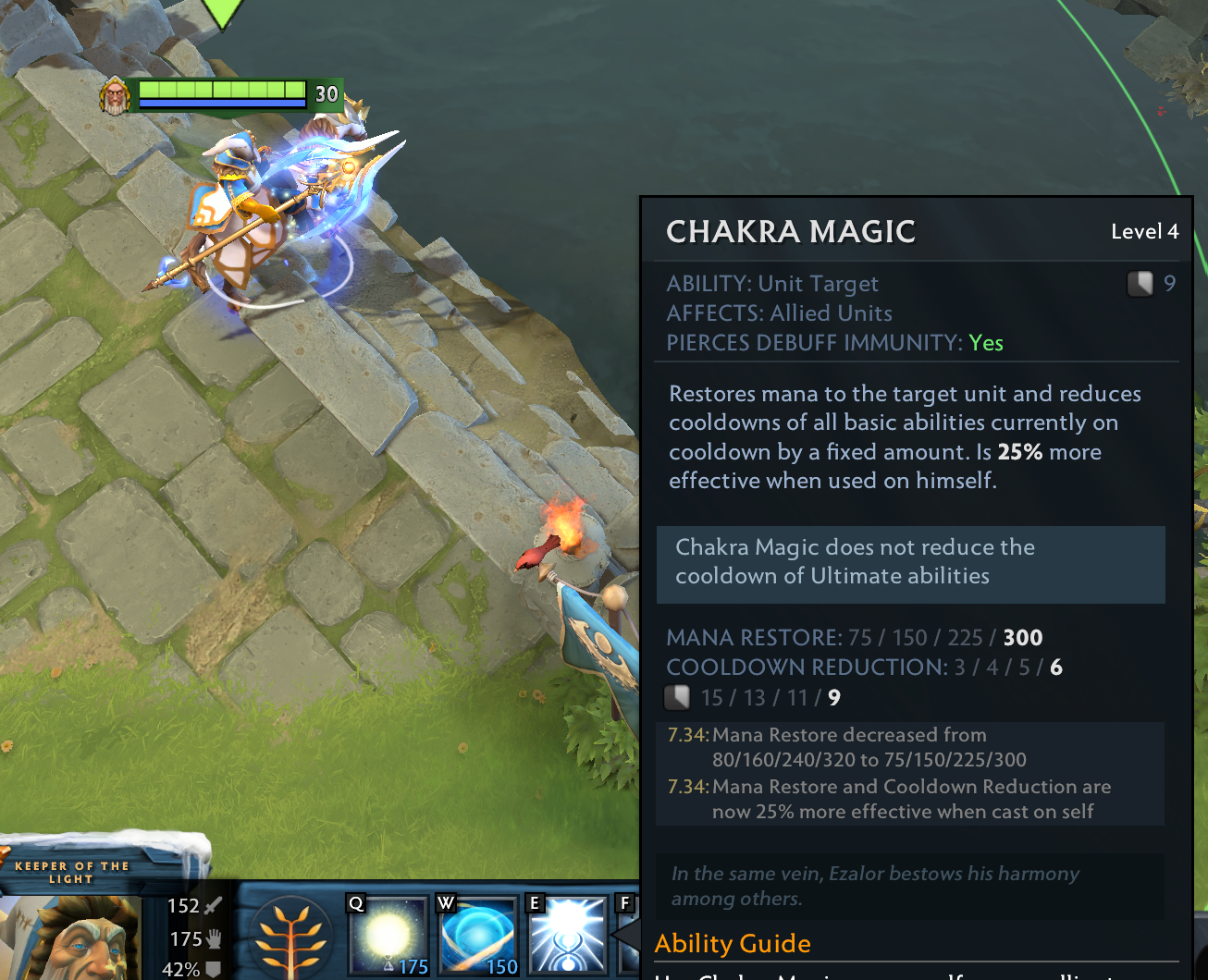1208x980 pixels.
Task: Expand the F slot arrow next to E ability
Action: click(625, 936)
